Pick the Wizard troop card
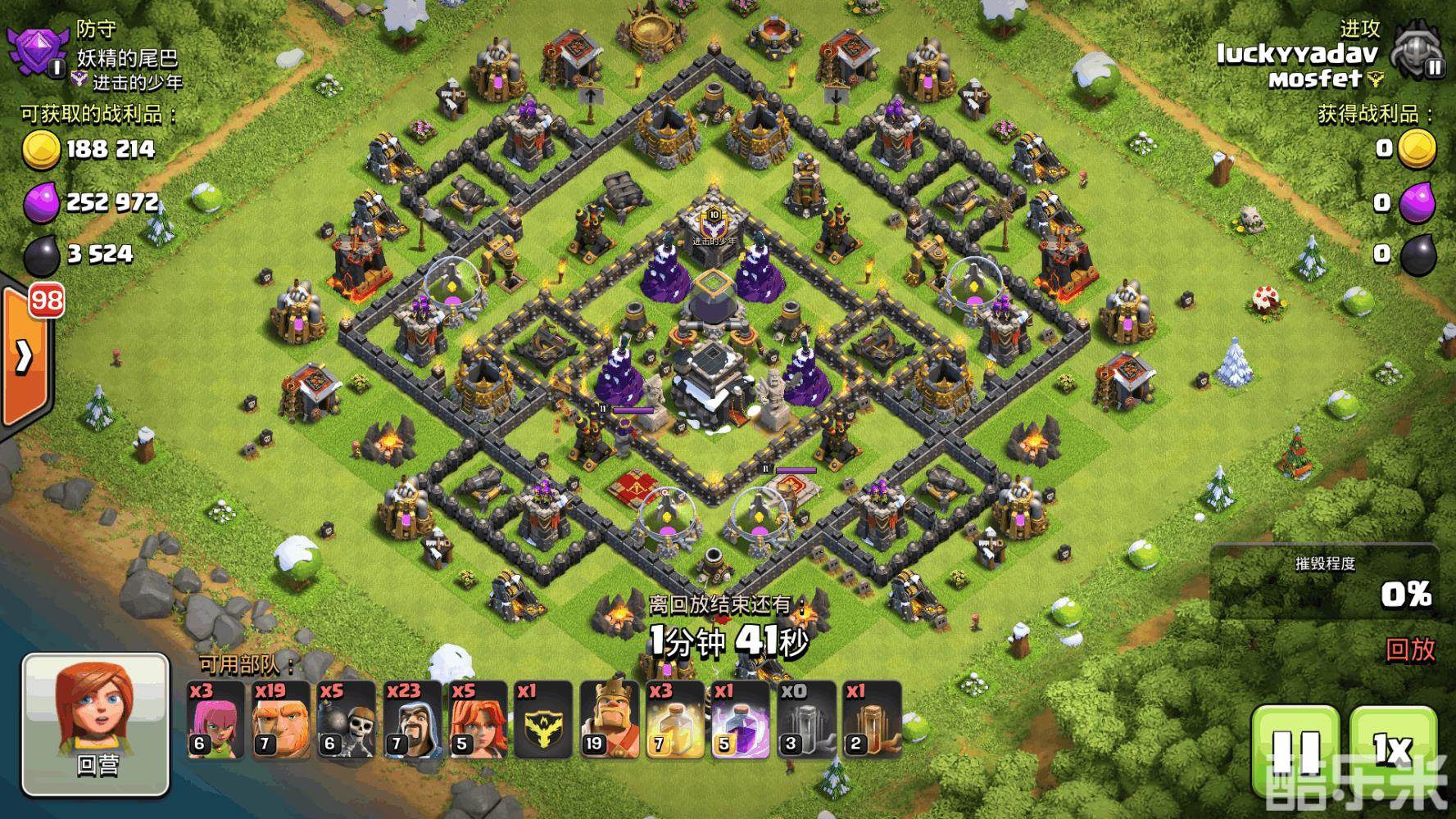 tap(412, 720)
